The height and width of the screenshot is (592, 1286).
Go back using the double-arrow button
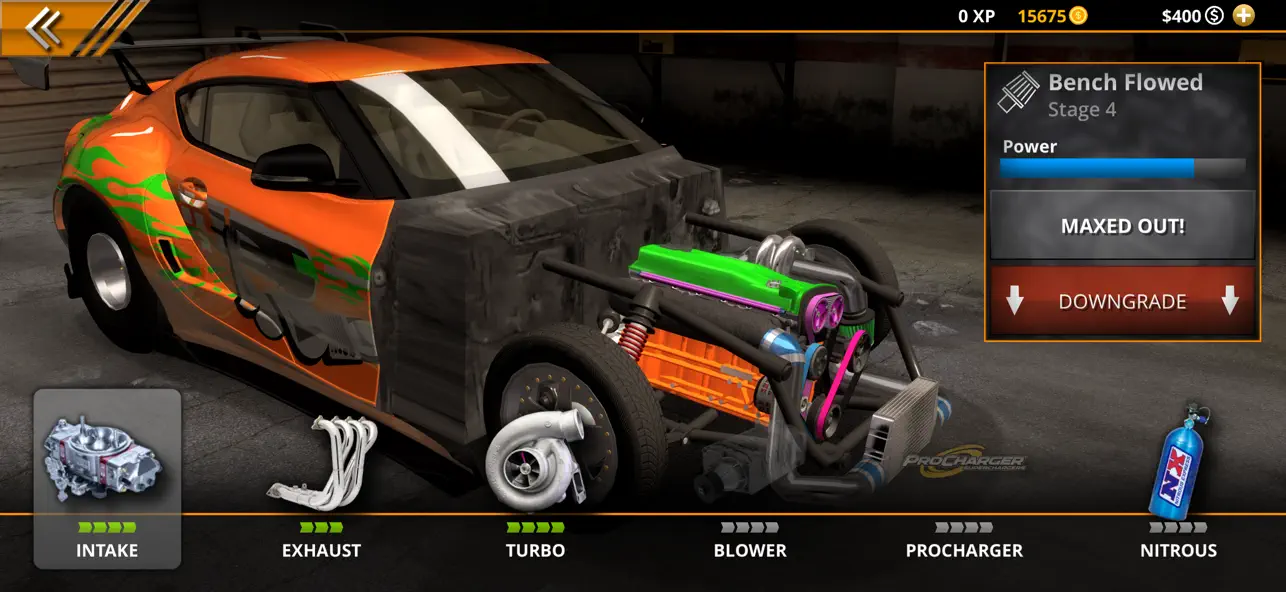point(43,28)
